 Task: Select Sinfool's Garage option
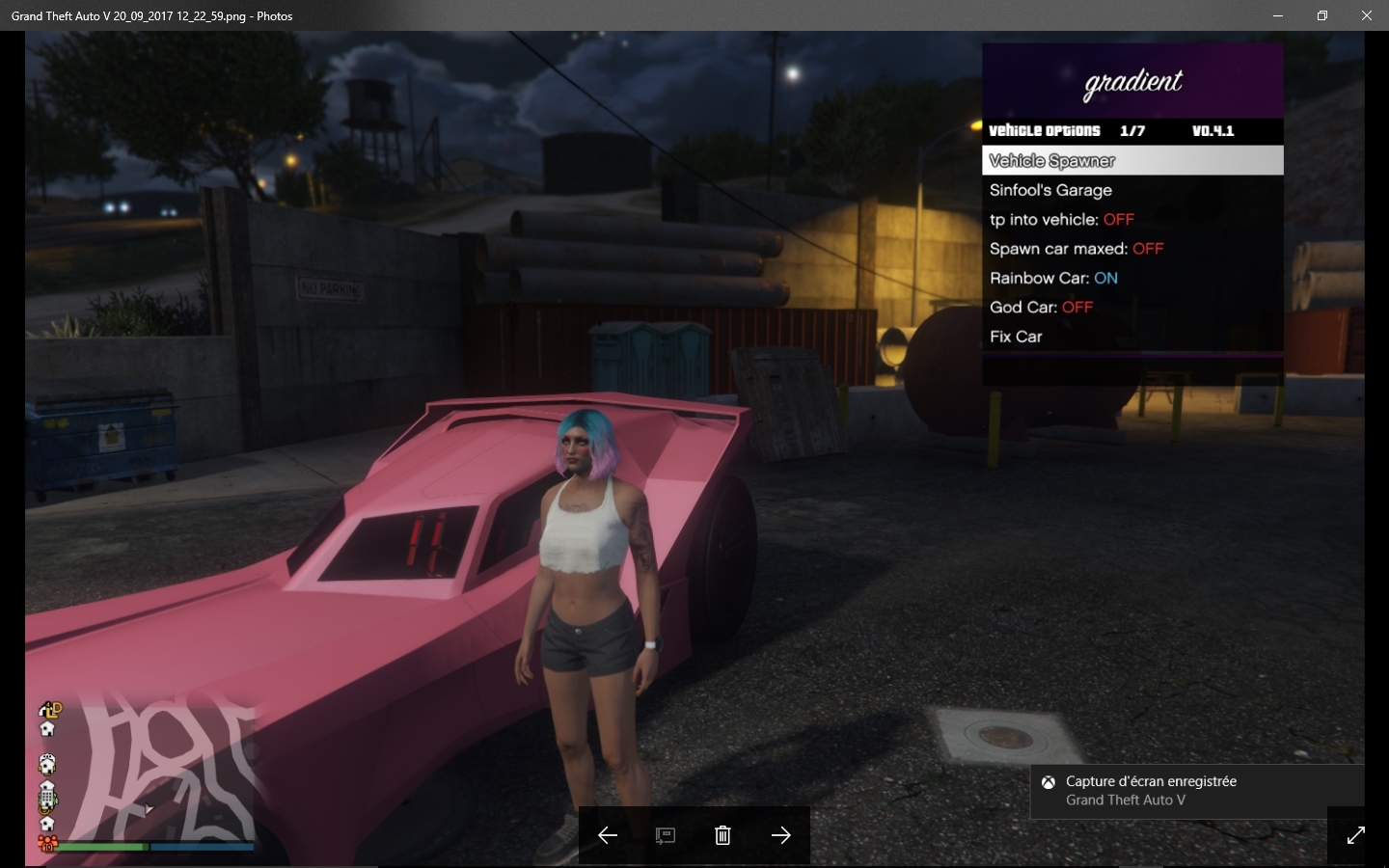pos(1050,190)
